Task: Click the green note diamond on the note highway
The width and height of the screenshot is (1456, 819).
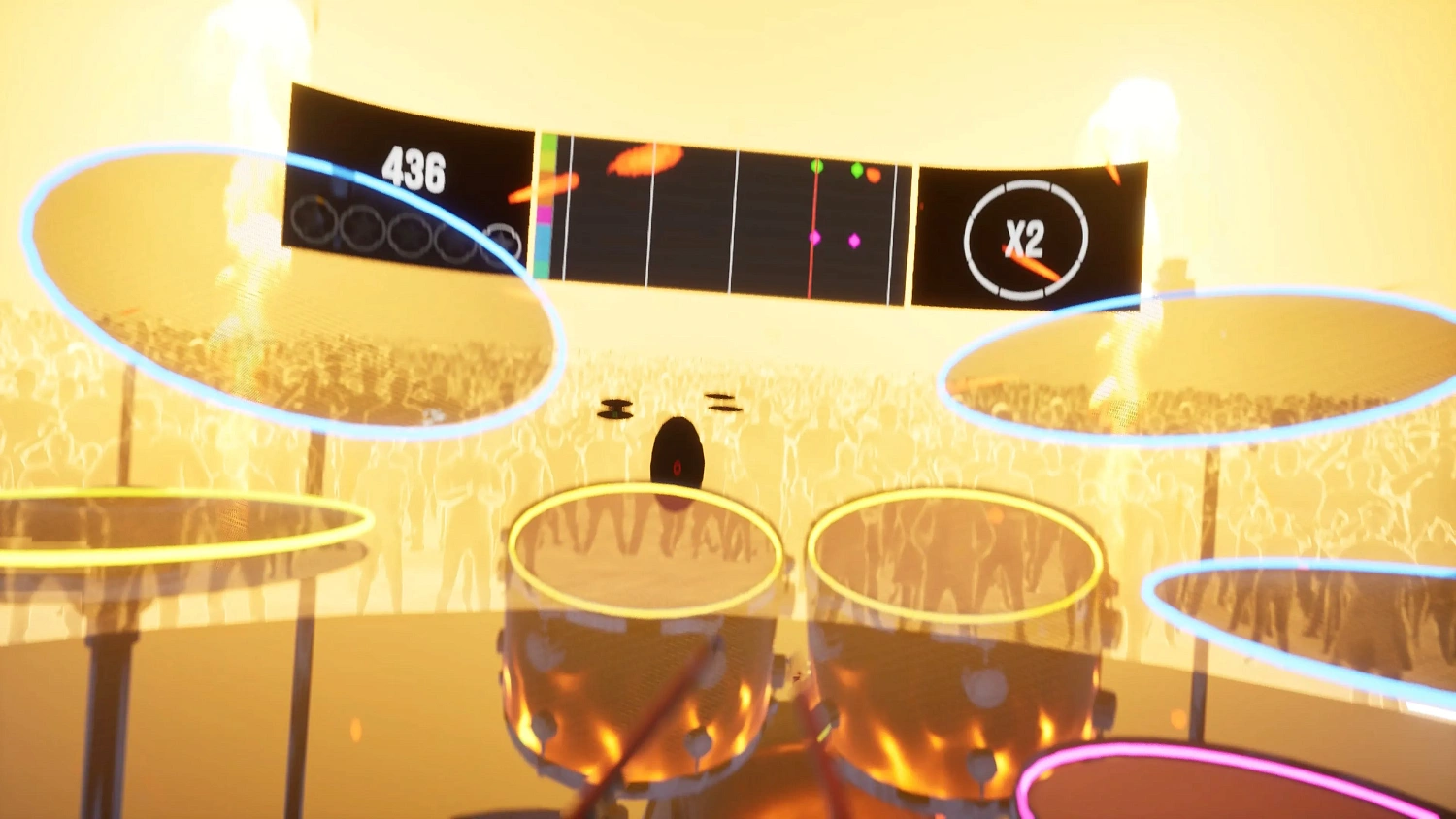Action: click(816, 167)
